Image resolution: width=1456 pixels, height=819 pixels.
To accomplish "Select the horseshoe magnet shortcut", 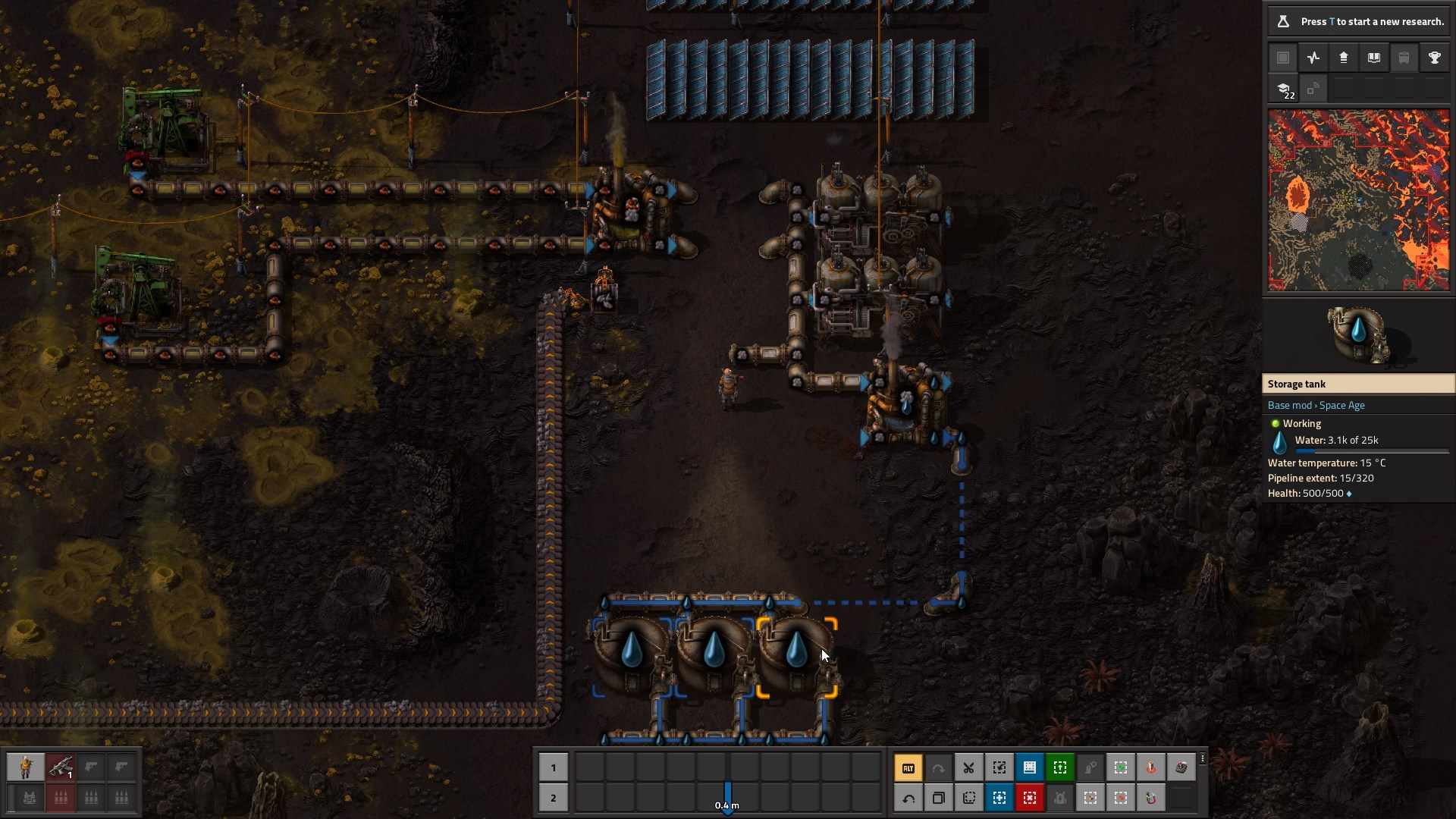I will [x=1151, y=799].
